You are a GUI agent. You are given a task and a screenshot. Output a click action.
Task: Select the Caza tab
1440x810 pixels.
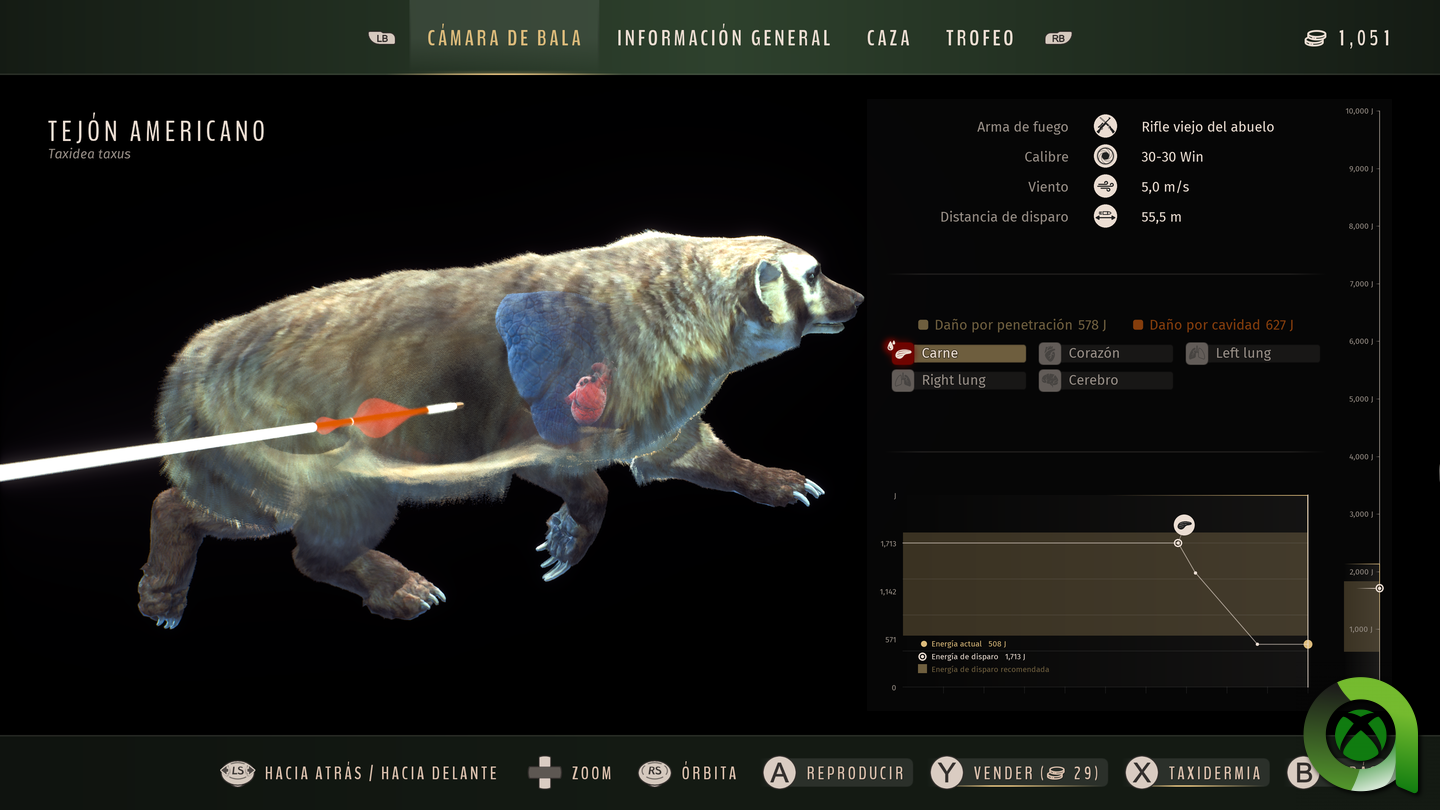pyautogui.click(x=888, y=38)
